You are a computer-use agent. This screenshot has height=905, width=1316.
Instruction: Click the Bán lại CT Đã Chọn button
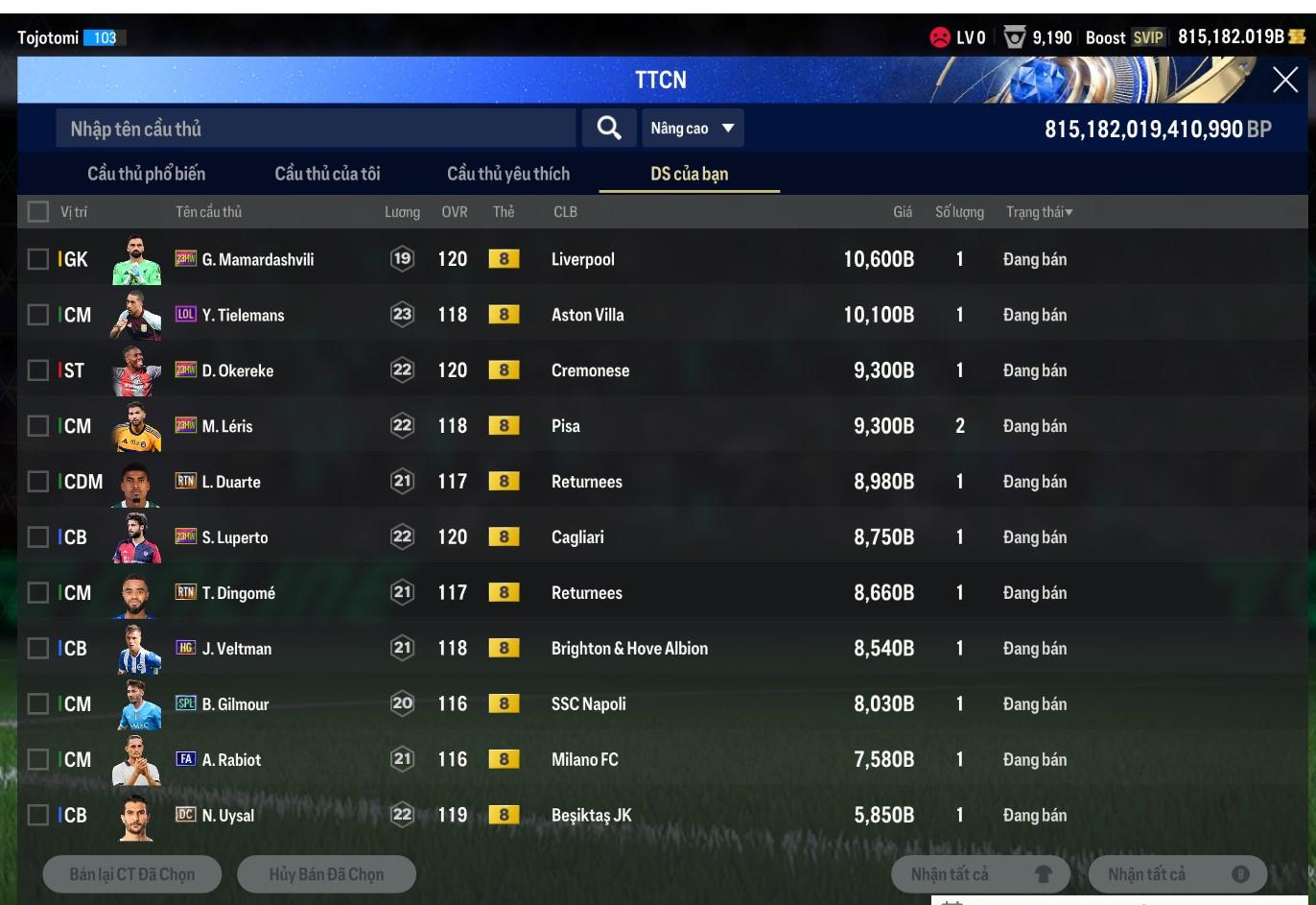[x=132, y=874]
